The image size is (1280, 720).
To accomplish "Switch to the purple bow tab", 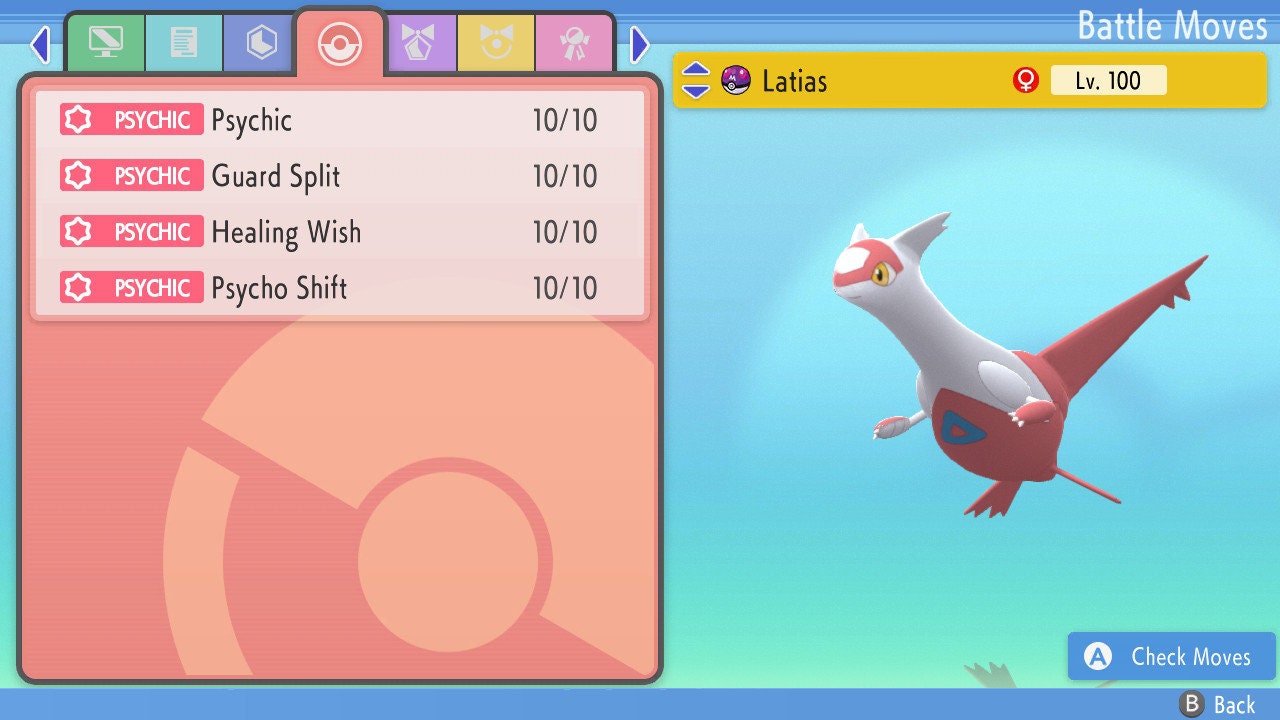I will (419, 43).
